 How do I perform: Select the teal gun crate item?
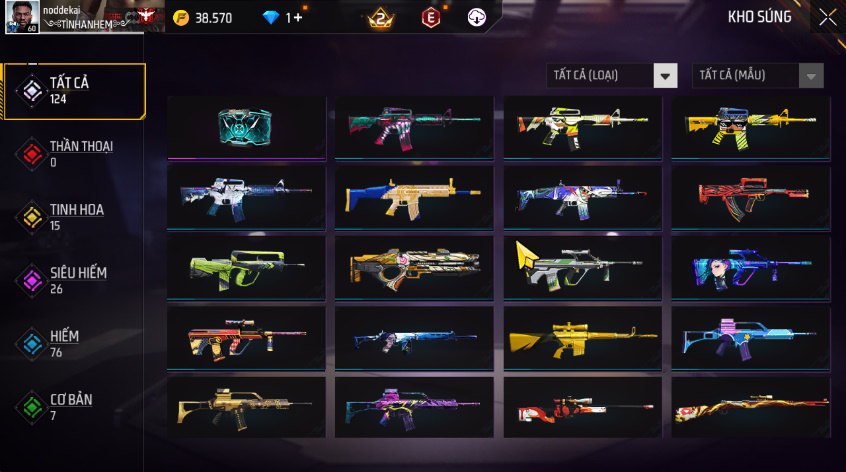[246, 127]
